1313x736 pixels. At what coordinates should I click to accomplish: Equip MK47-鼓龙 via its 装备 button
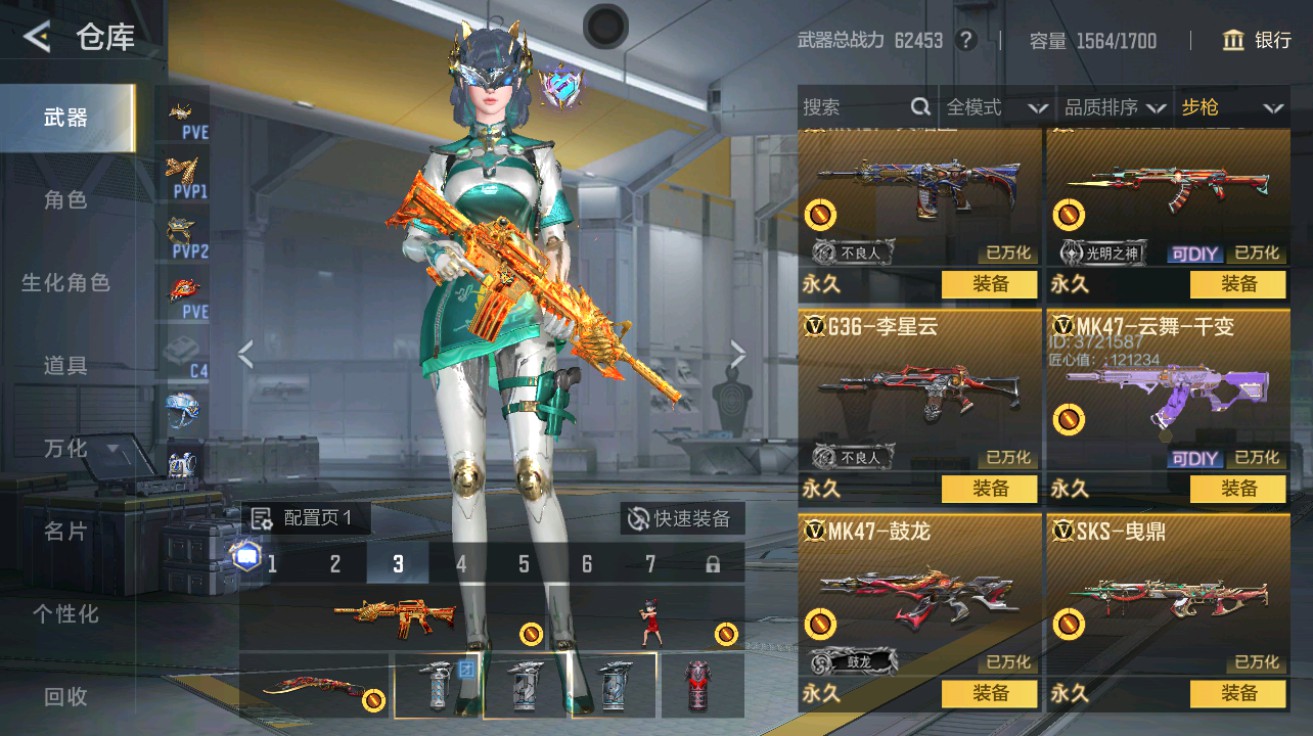click(992, 693)
